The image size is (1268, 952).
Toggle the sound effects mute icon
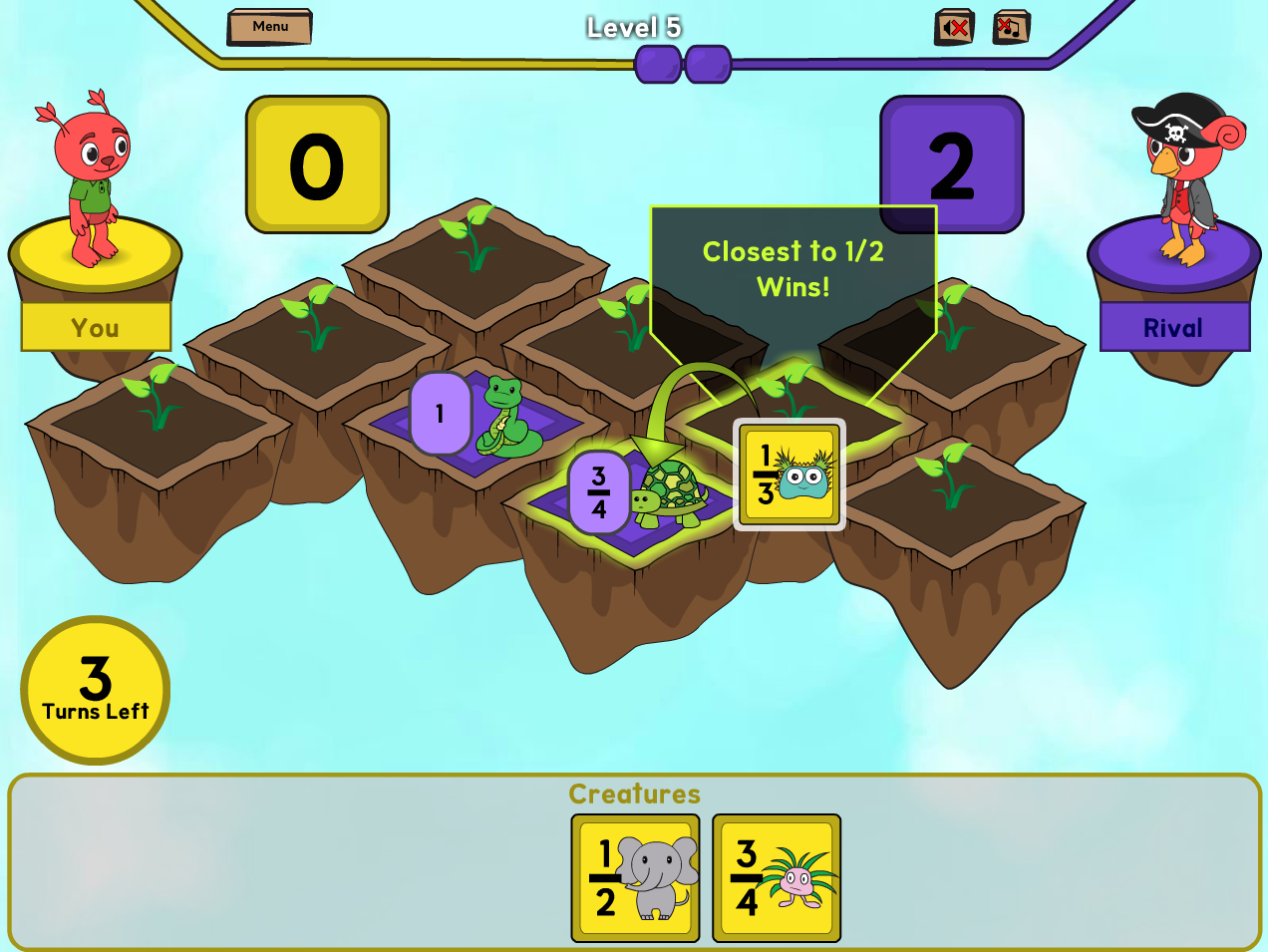954,28
